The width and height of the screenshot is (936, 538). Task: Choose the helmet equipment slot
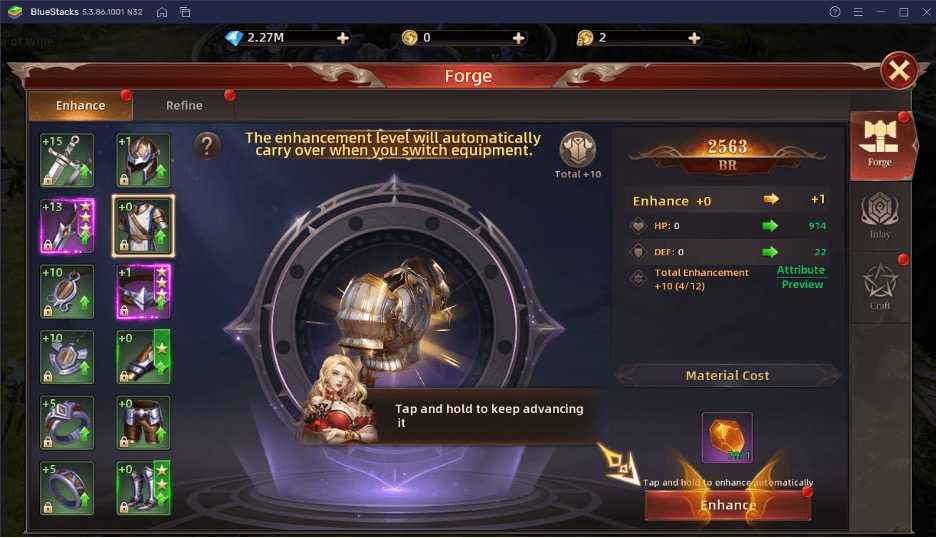[143, 160]
